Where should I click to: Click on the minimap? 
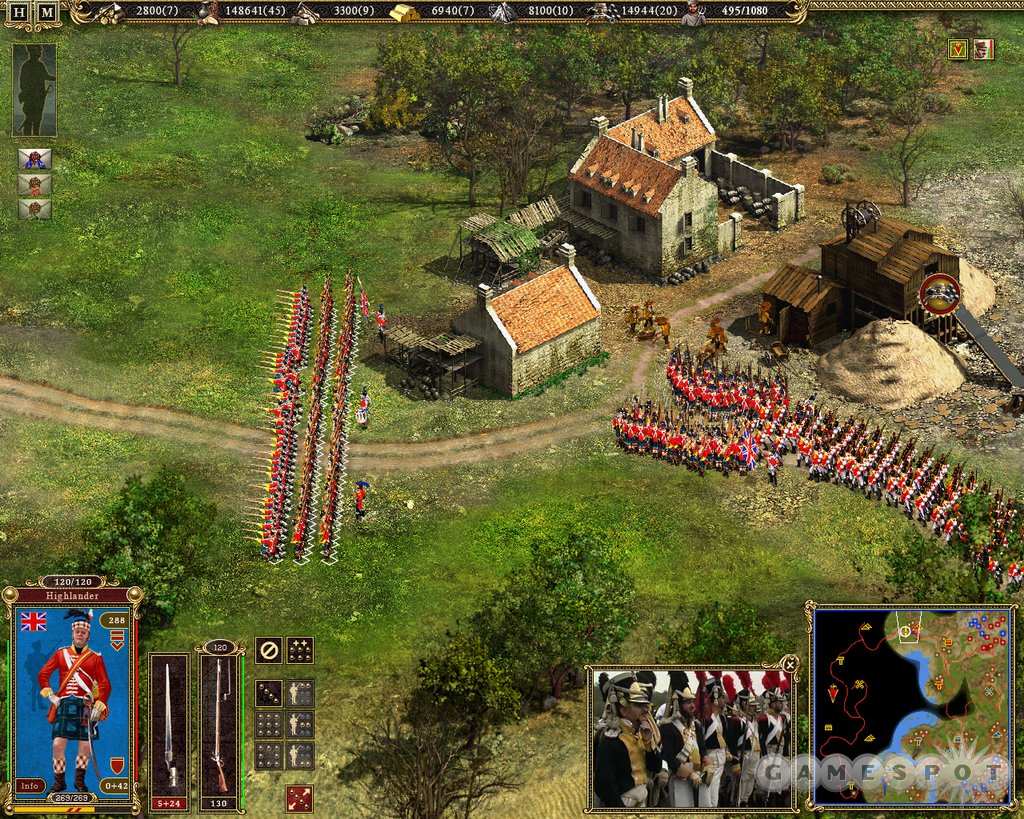click(911, 705)
